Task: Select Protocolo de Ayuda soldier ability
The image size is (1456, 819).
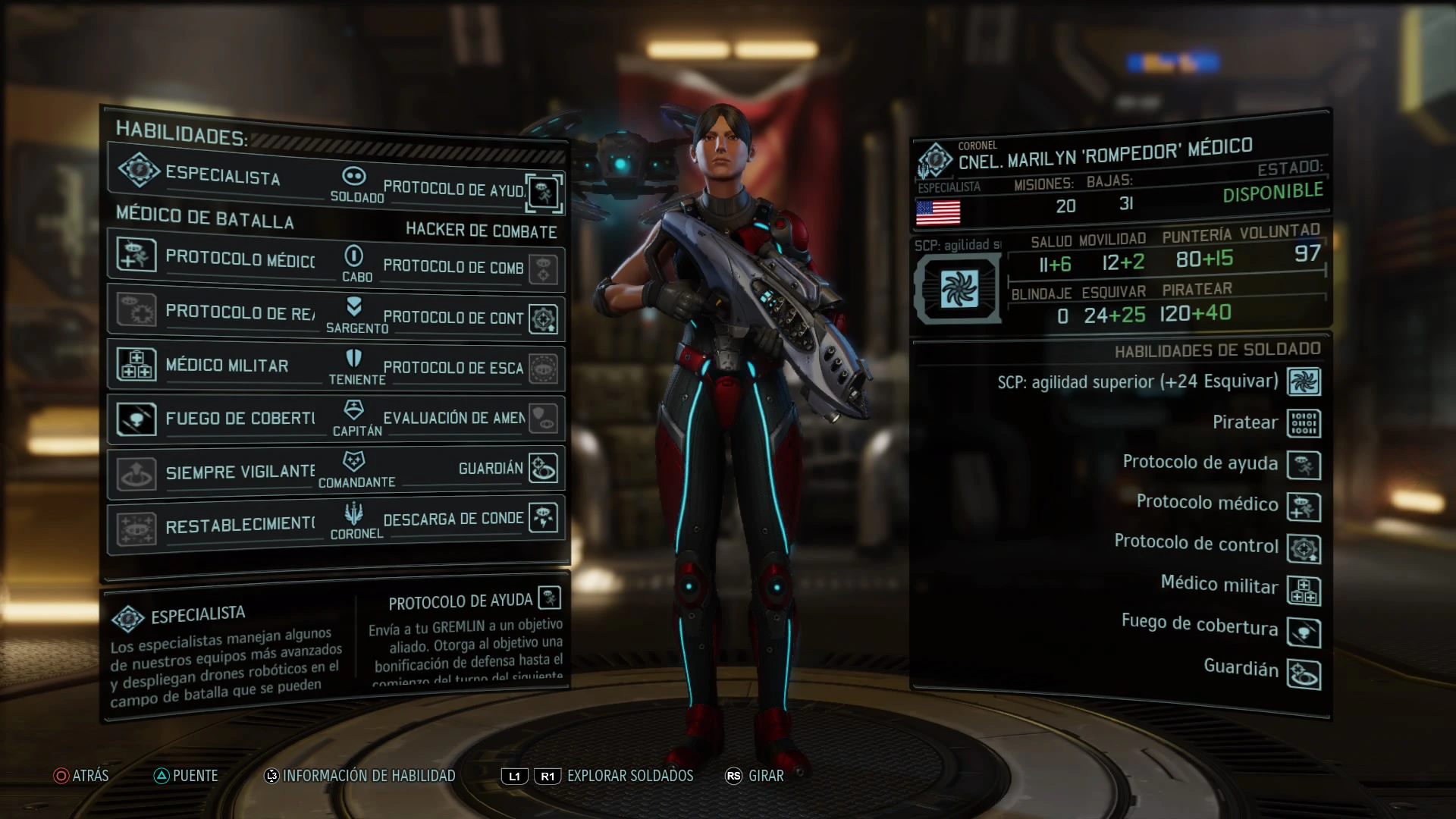Action: pos(470,190)
